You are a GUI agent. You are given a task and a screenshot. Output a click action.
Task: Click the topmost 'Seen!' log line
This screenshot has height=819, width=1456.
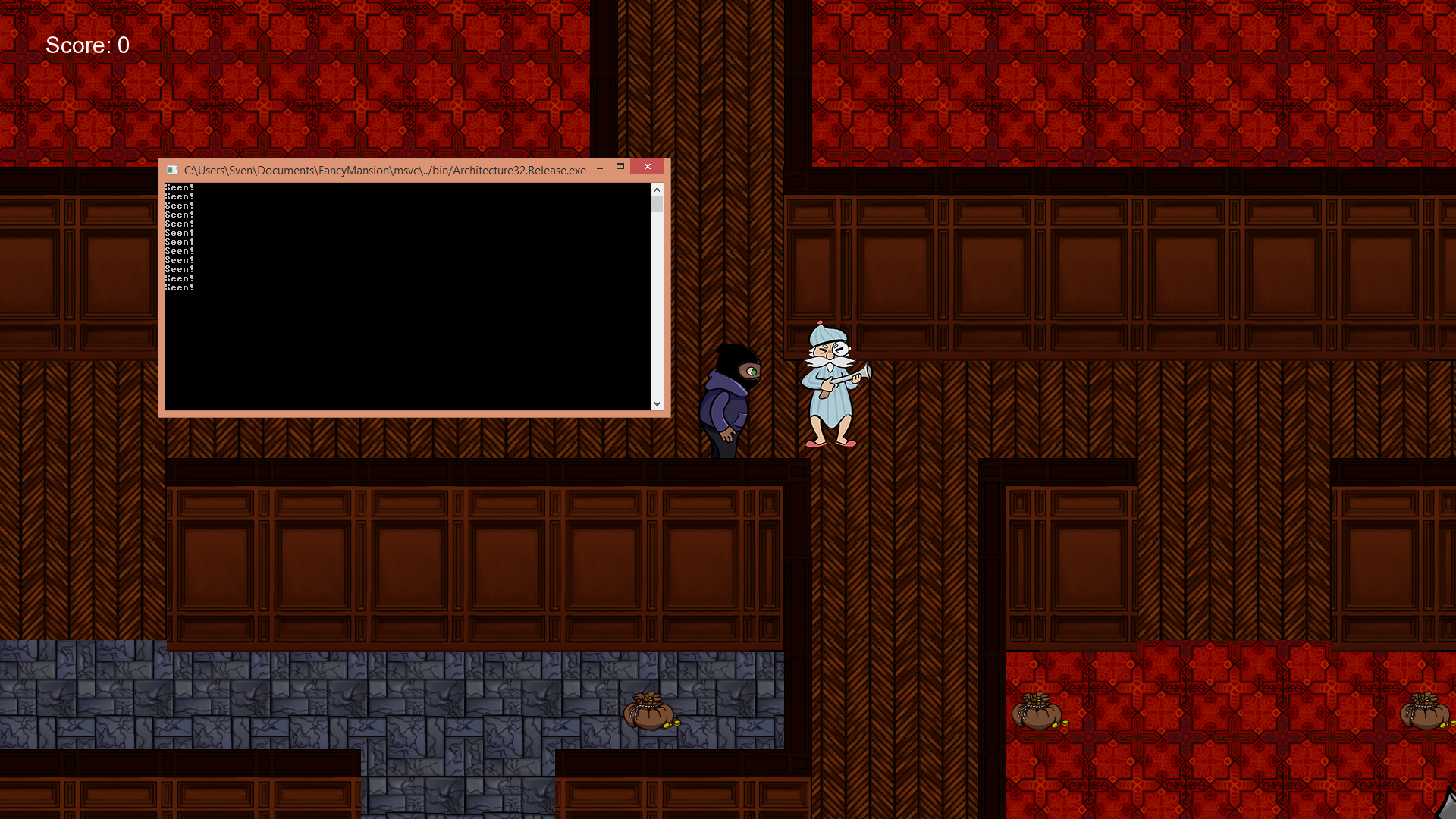[x=179, y=187]
